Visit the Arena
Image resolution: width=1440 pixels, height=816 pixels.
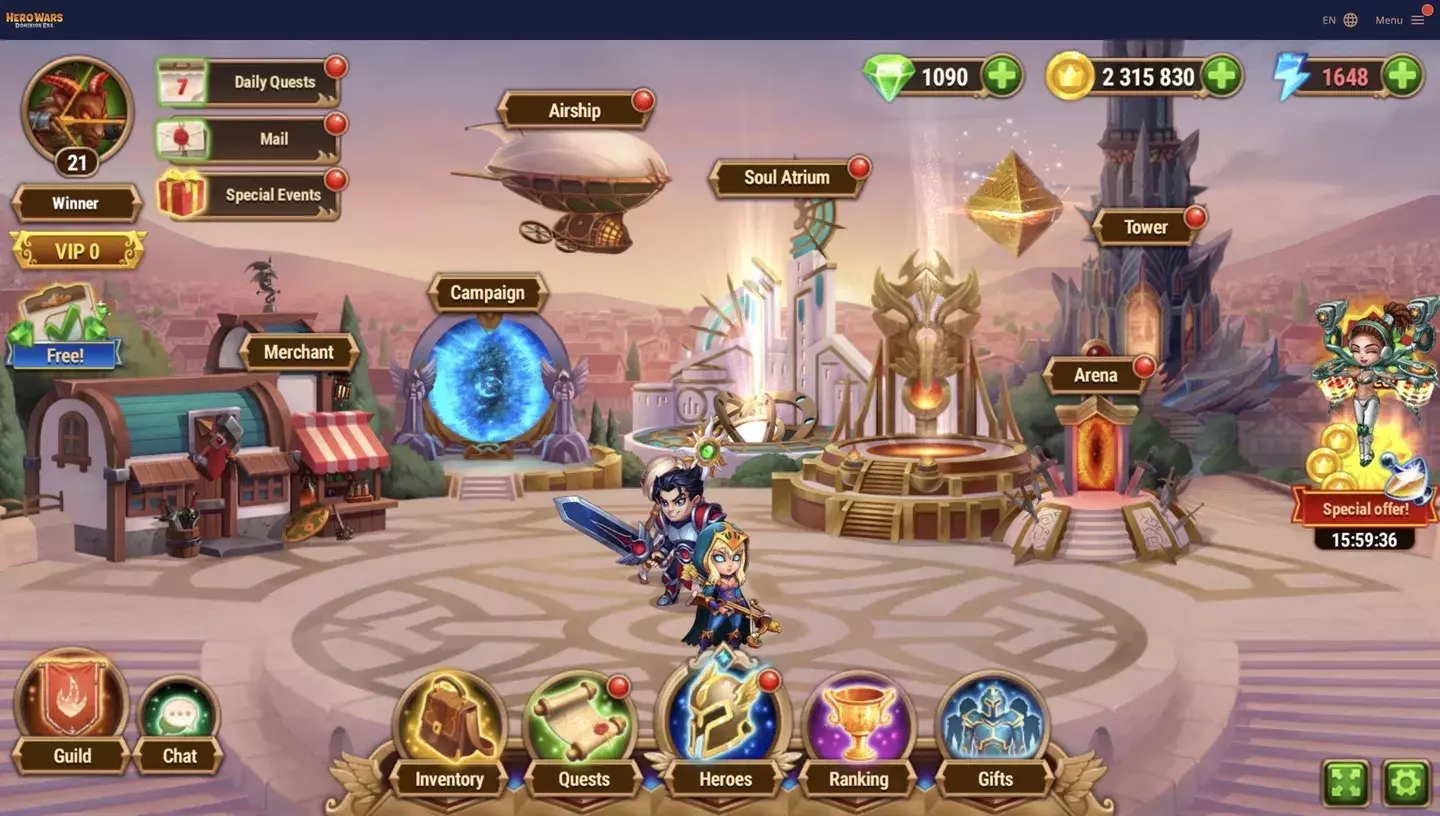pos(1097,375)
